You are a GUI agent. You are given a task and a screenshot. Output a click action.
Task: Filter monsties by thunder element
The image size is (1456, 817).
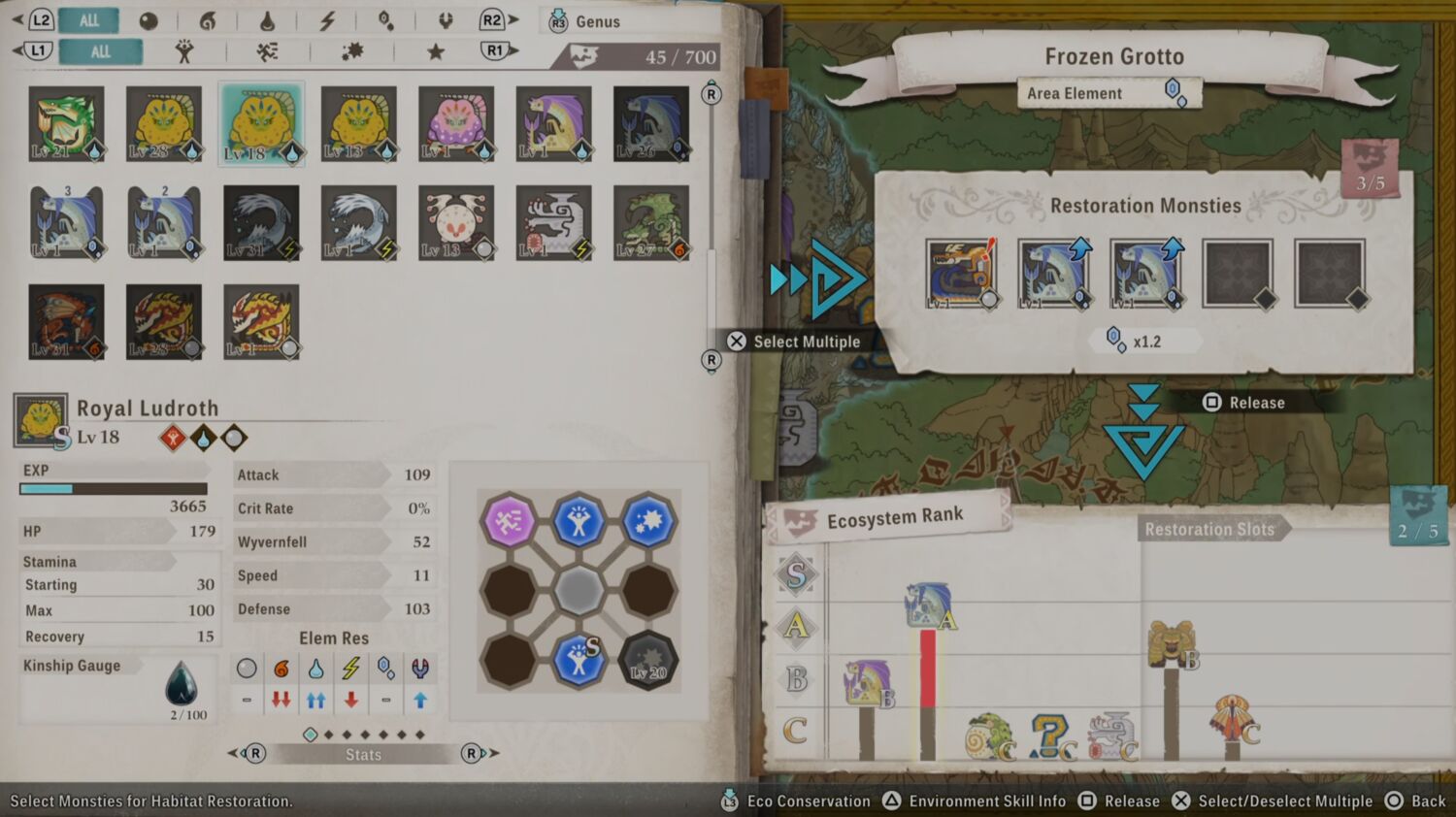327,20
